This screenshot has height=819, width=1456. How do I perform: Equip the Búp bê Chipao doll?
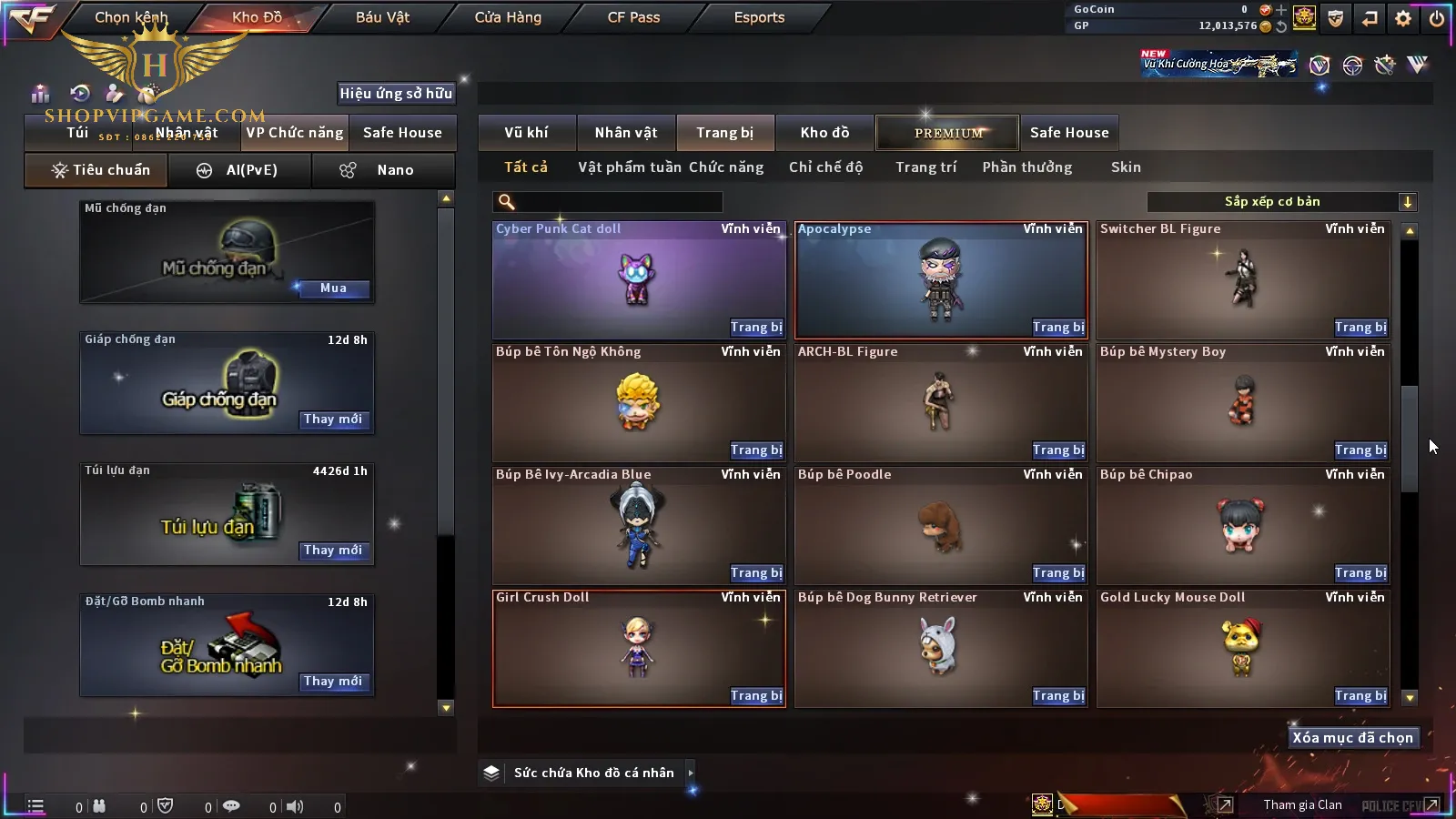1360,573
